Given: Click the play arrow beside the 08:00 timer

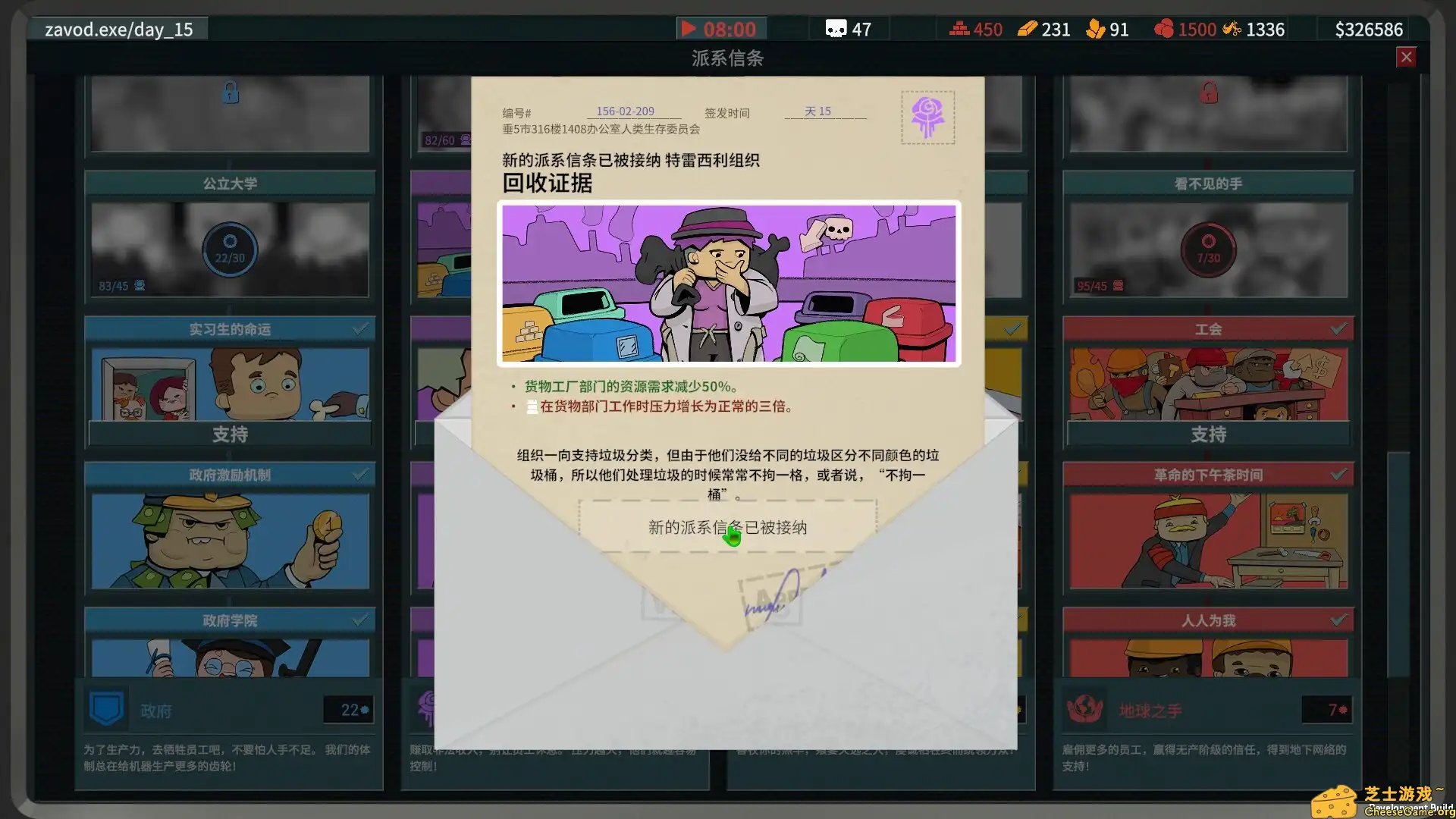Looking at the screenshot, I should tap(689, 29).
